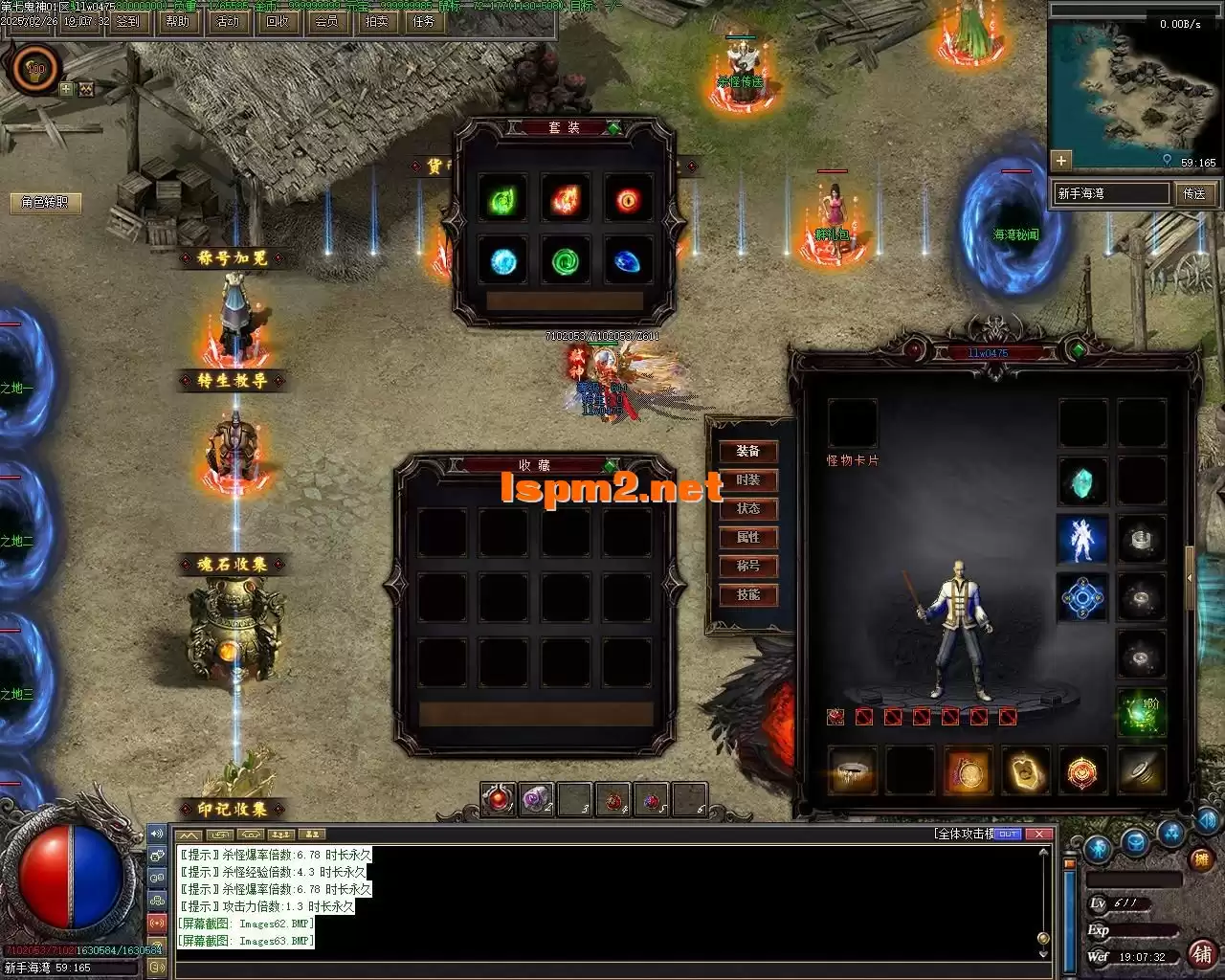
Task: Close the chat window with red X
Action: [1038, 834]
